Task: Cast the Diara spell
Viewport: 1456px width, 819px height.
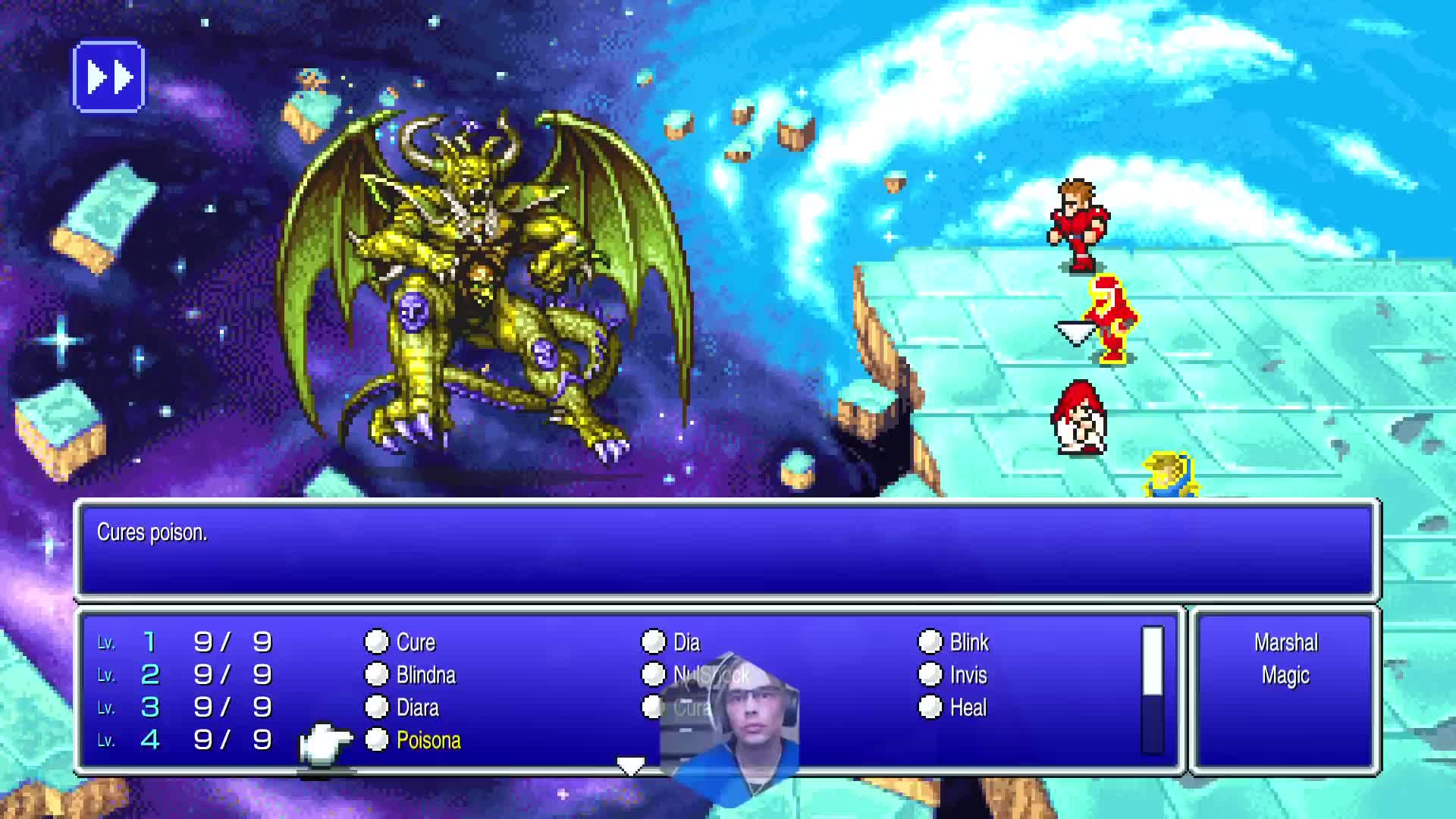Action: point(417,708)
